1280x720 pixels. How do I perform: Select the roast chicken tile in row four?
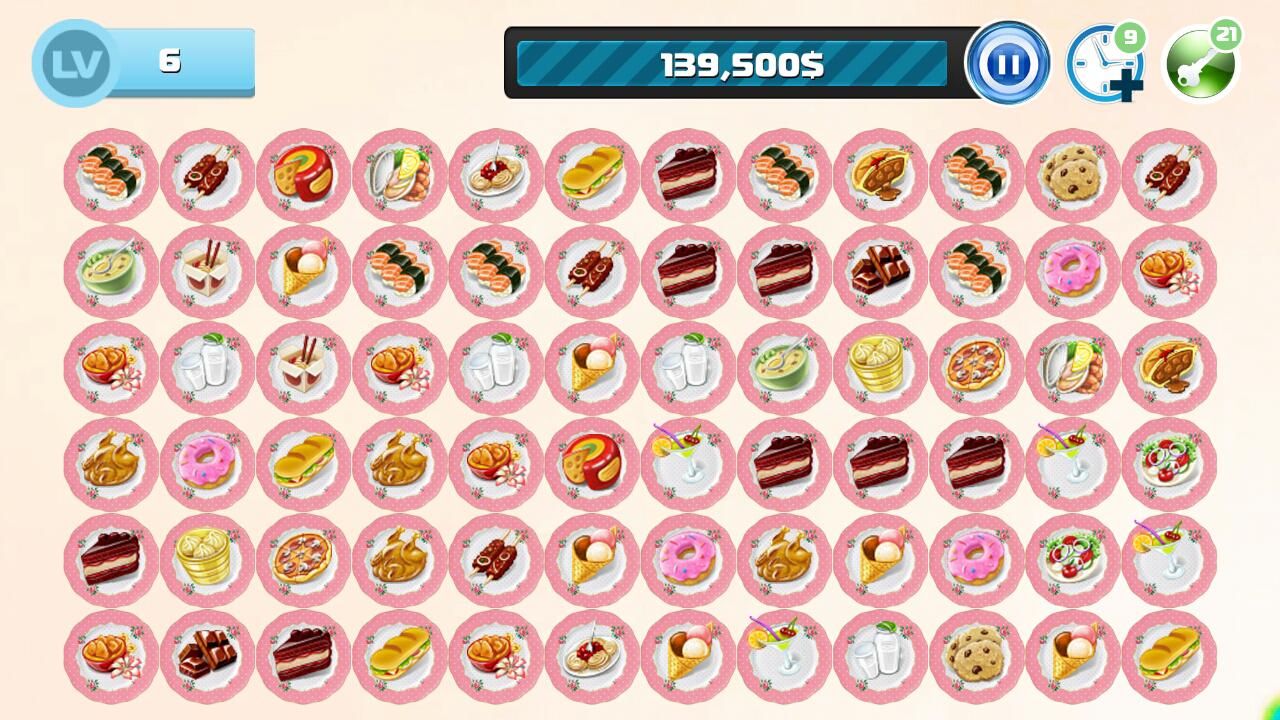coord(110,464)
